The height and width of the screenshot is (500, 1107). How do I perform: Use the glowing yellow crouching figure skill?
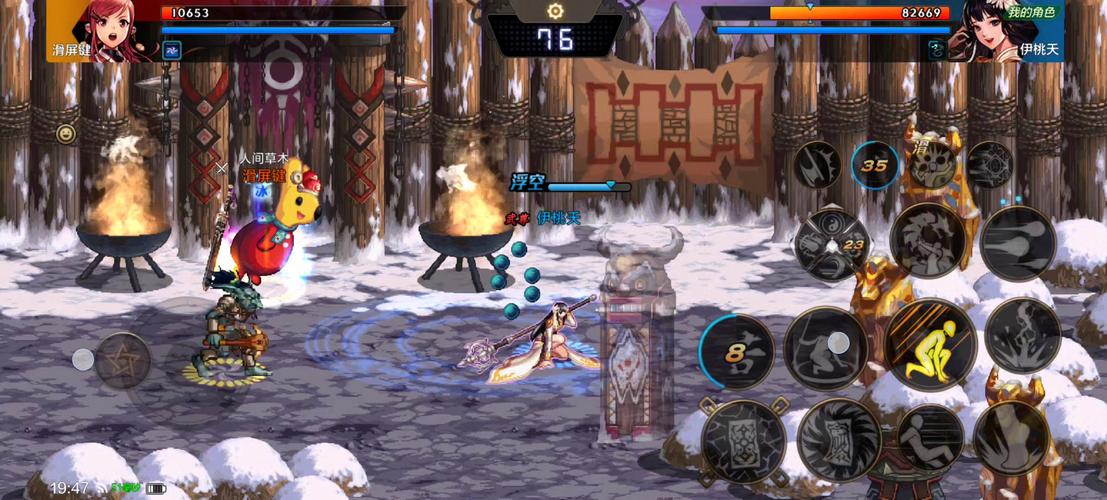(x=930, y=345)
